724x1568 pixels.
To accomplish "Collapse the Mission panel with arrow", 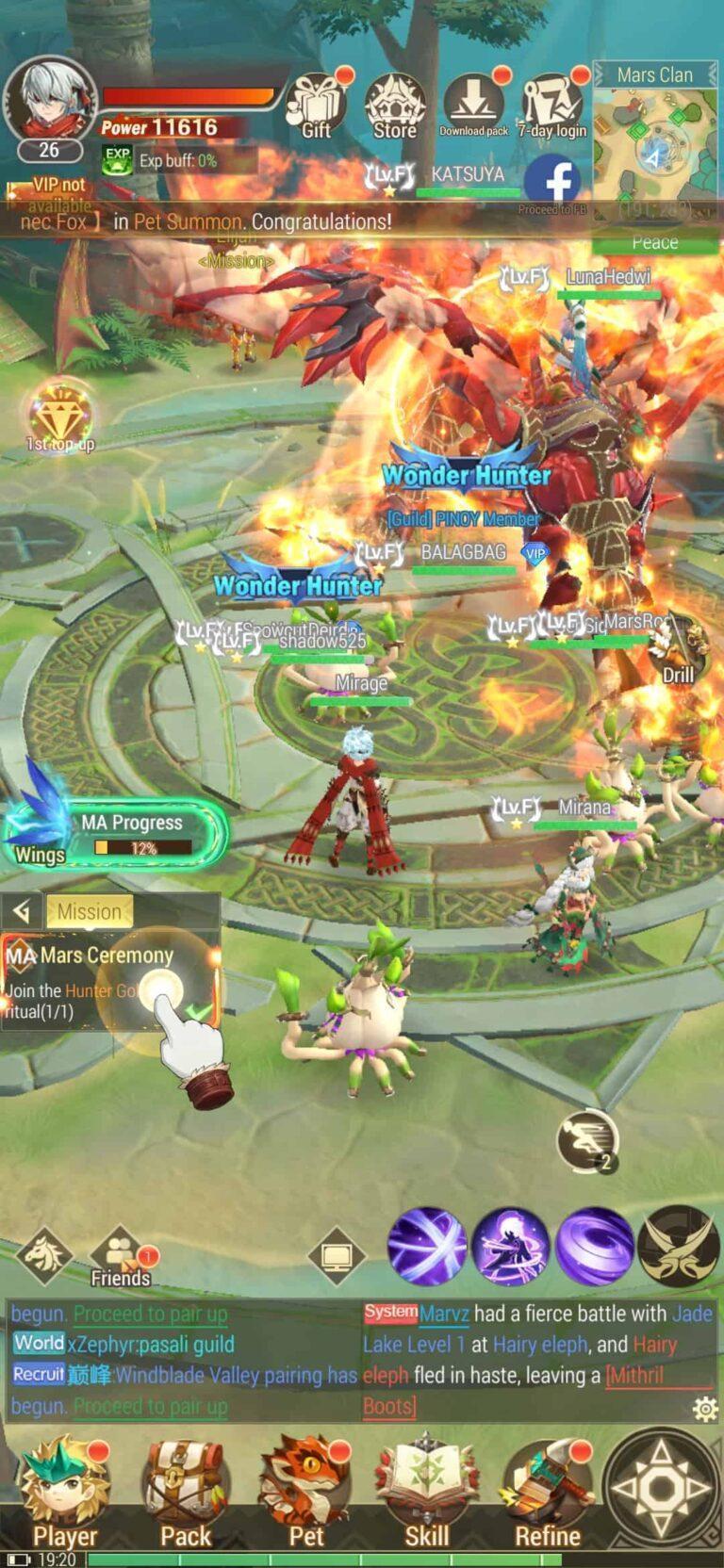I will (x=23, y=911).
